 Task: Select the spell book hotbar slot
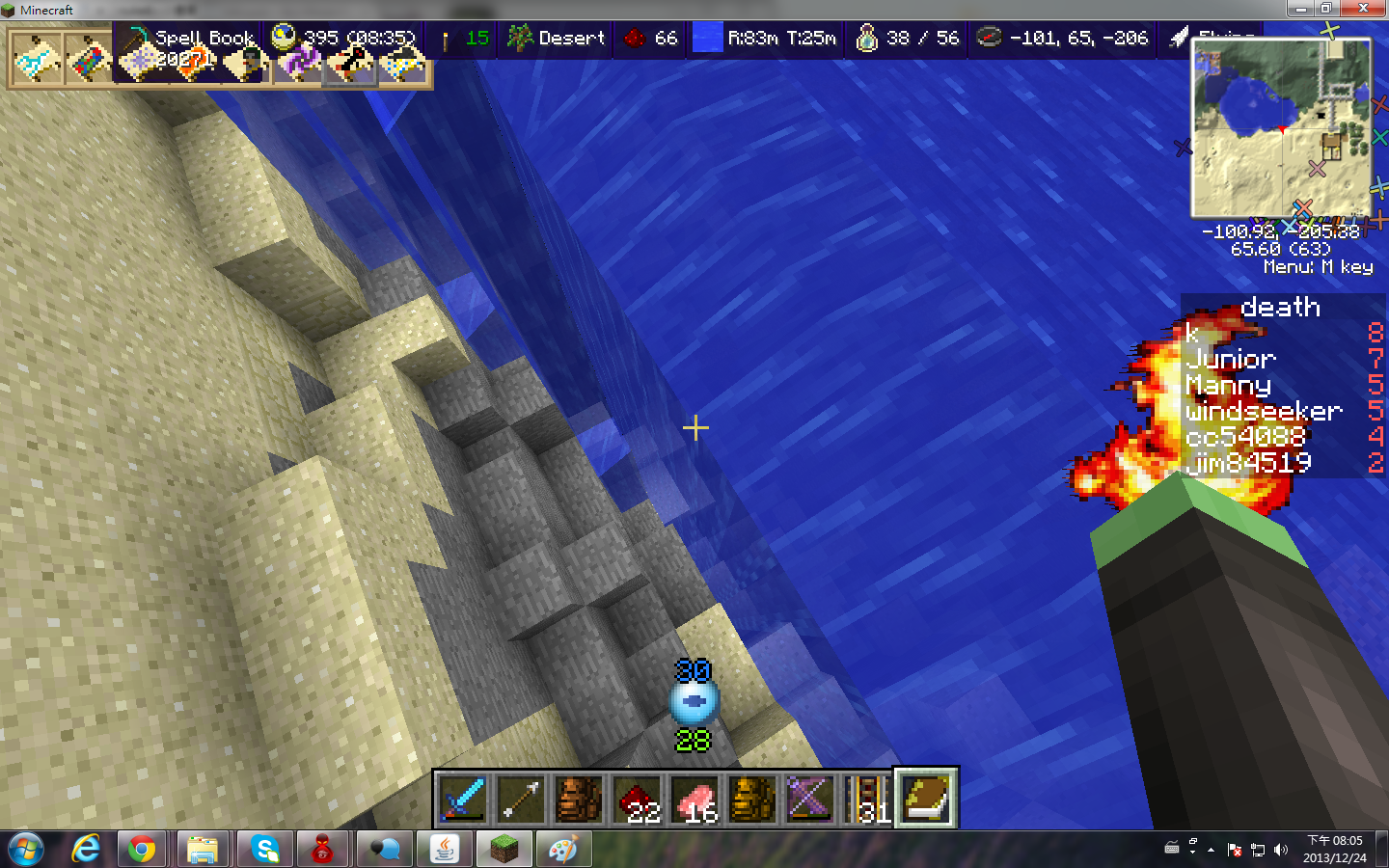926,799
